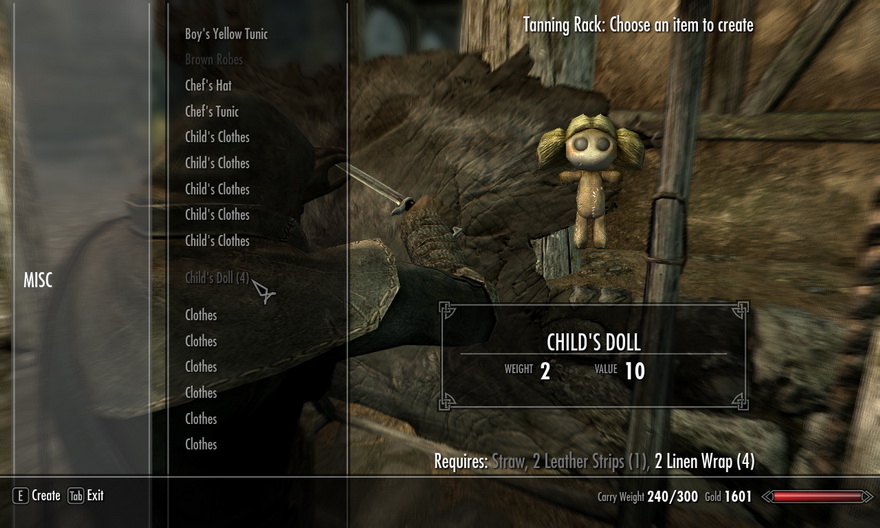Viewport: 880px width, 528px height.
Task: Choose the Brown Robes entry
Action: 214,60
